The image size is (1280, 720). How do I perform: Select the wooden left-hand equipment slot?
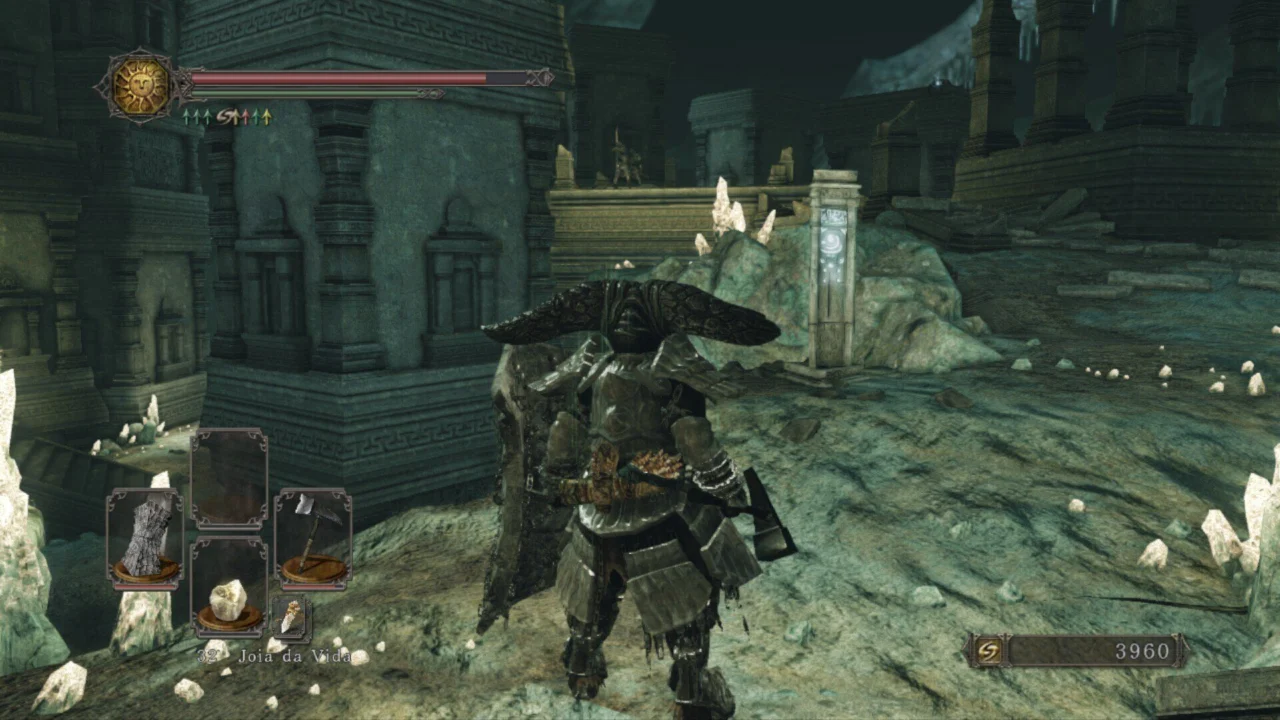pos(145,537)
